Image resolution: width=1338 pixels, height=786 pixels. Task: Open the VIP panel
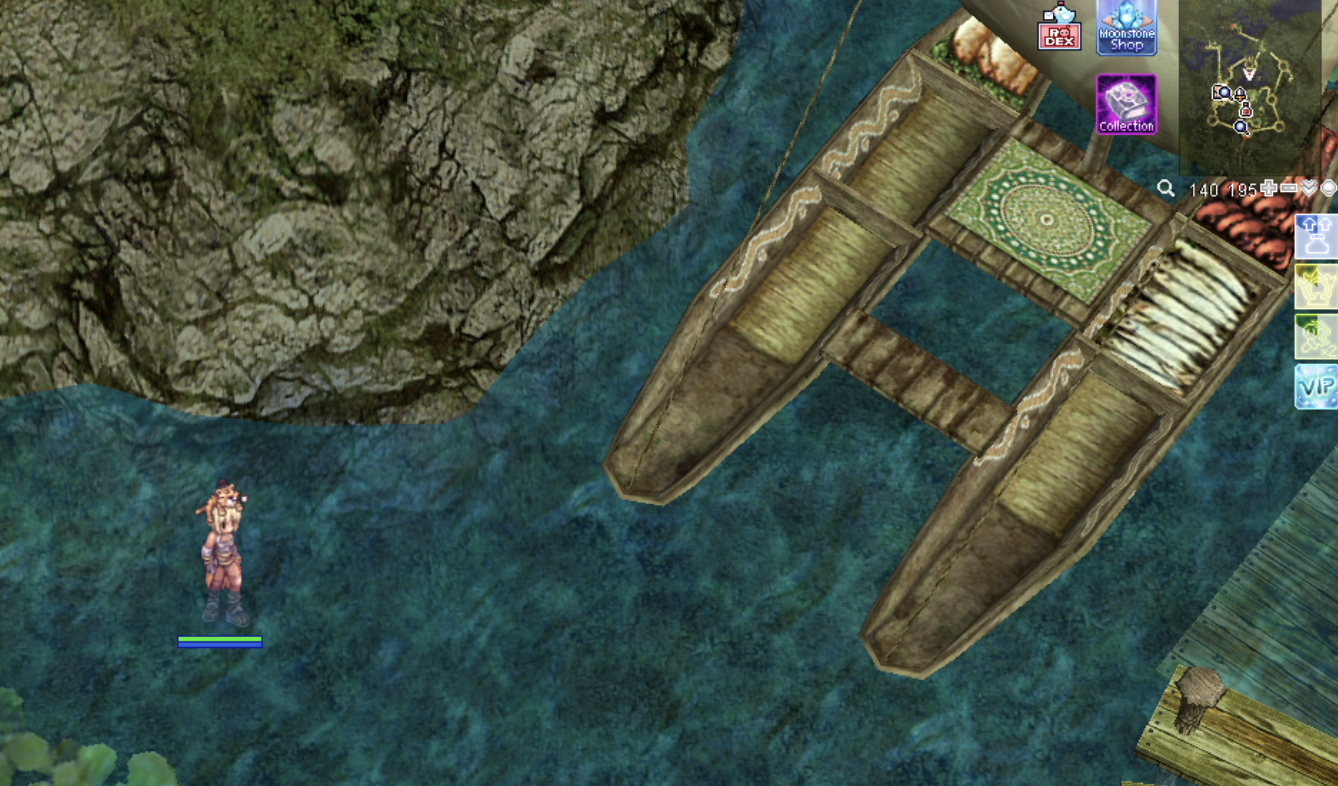1316,386
